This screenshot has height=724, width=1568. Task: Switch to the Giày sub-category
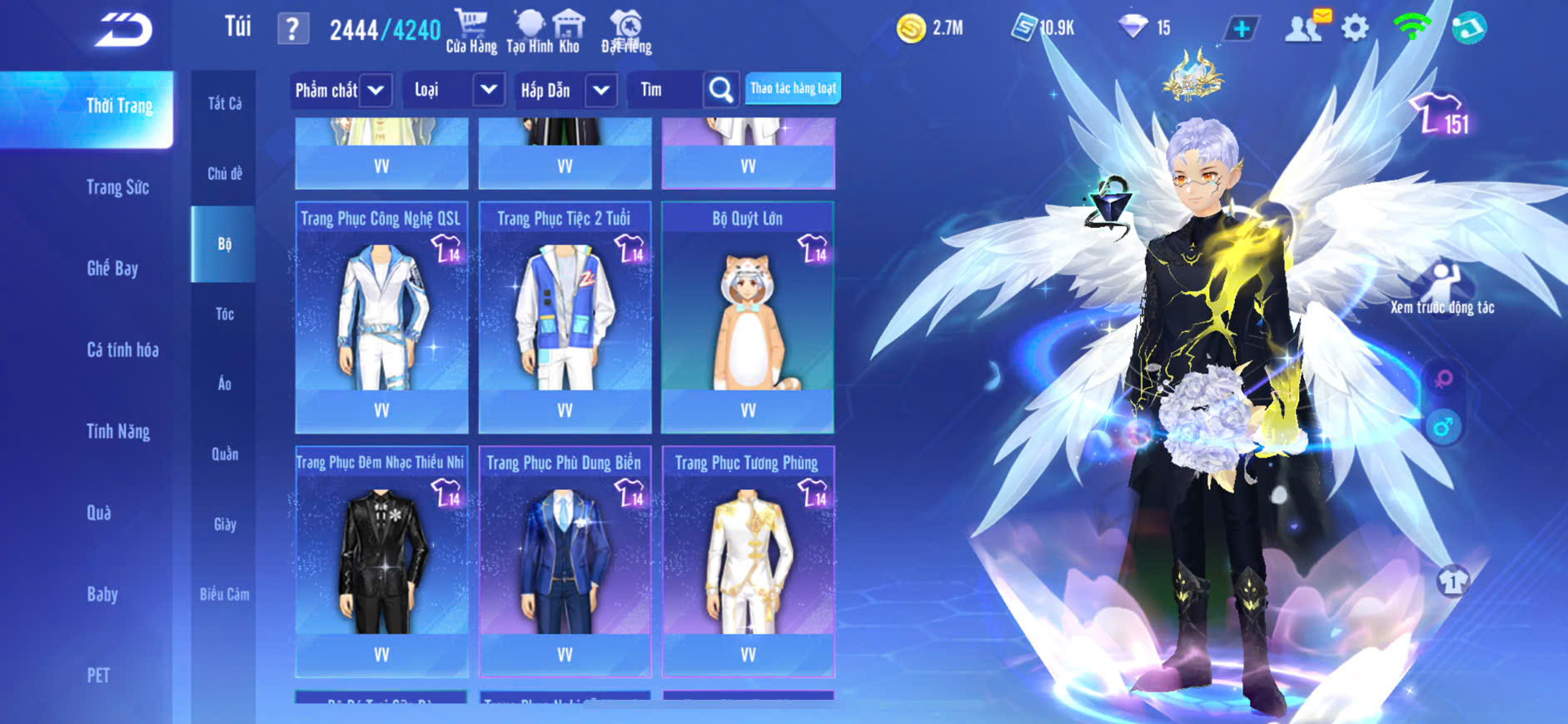(x=224, y=524)
